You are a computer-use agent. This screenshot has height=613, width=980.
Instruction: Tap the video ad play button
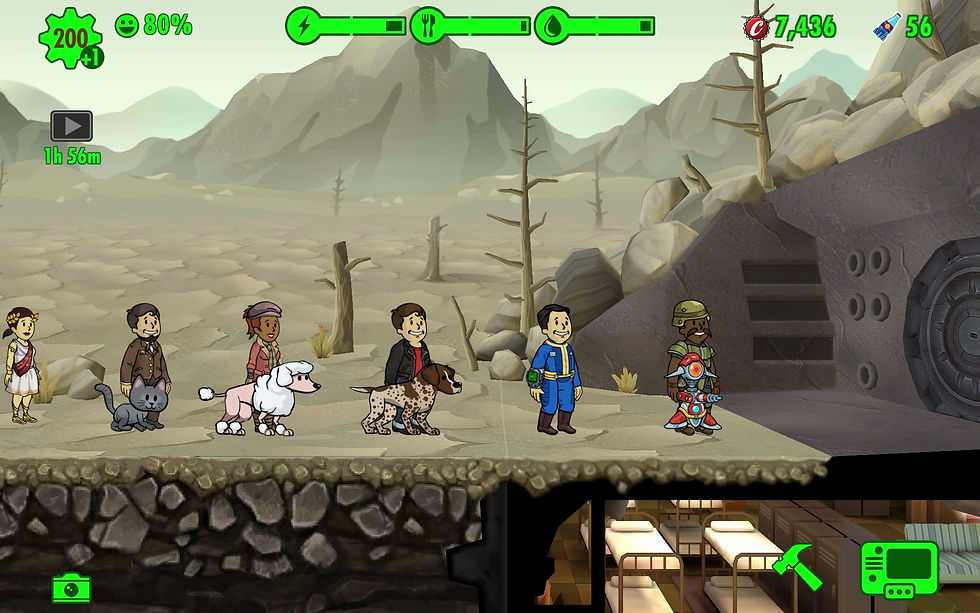click(x=71, y=126)
